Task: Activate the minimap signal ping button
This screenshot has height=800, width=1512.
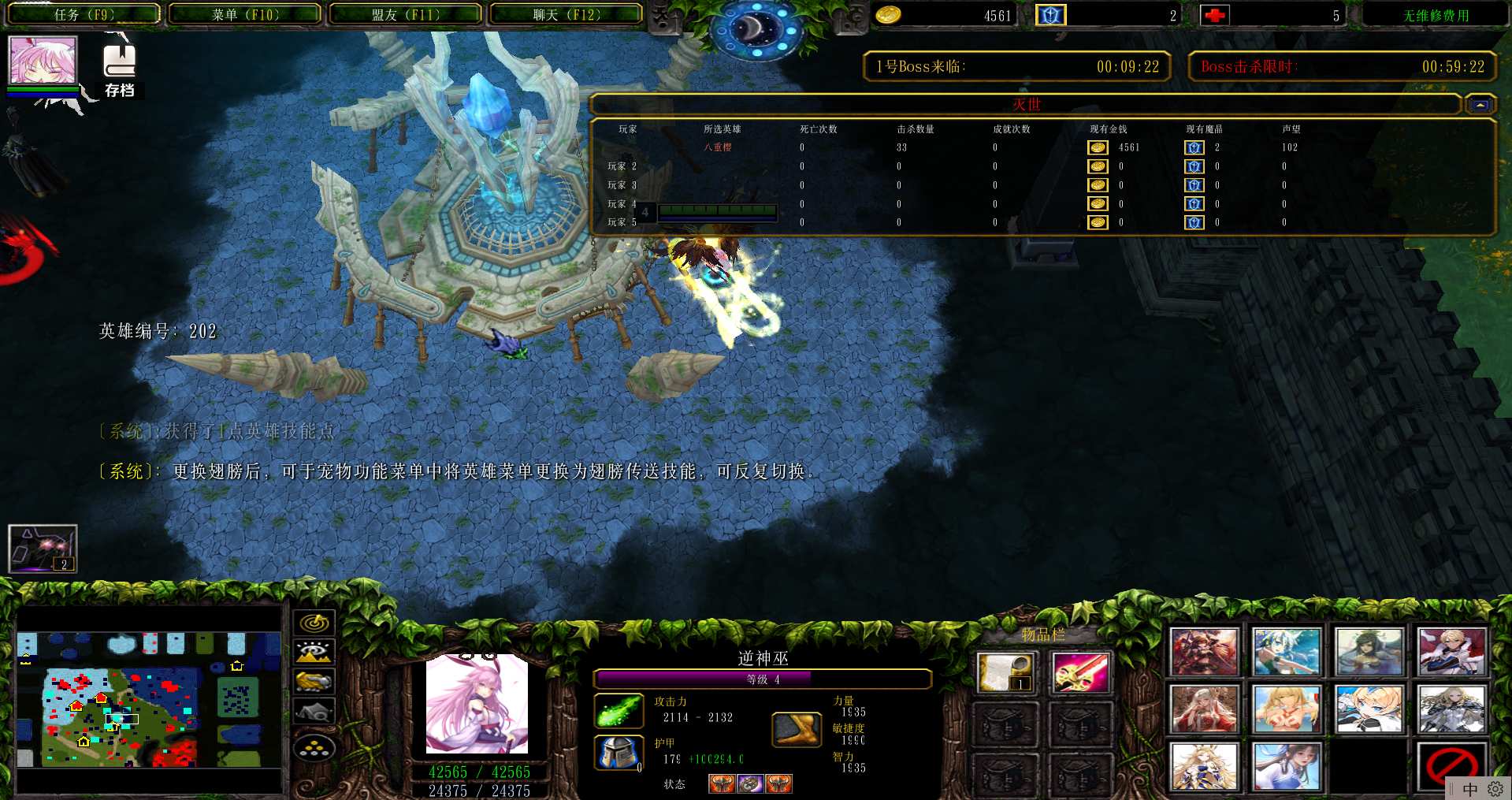Action: 314,623
